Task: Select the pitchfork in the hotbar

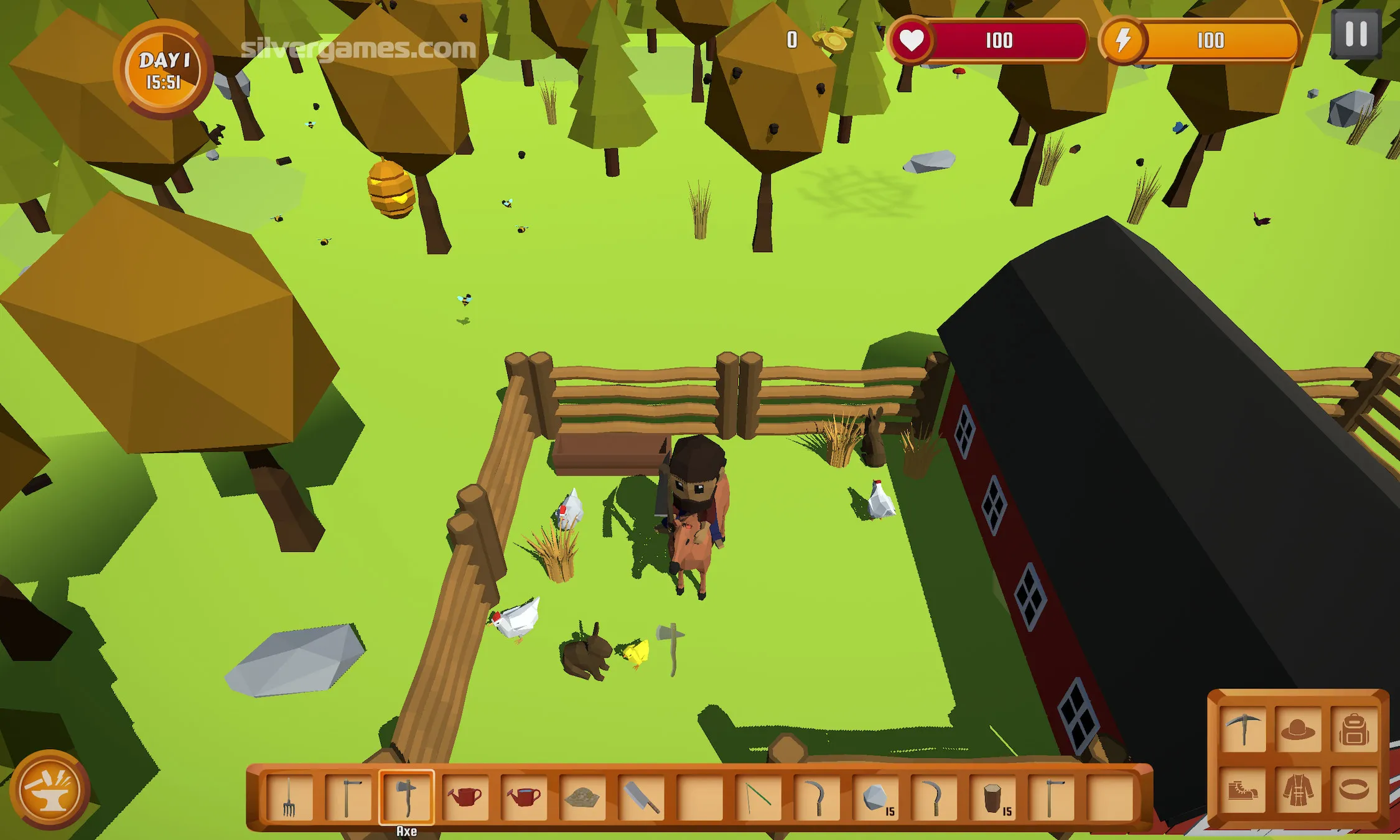Action: point(289,797)
